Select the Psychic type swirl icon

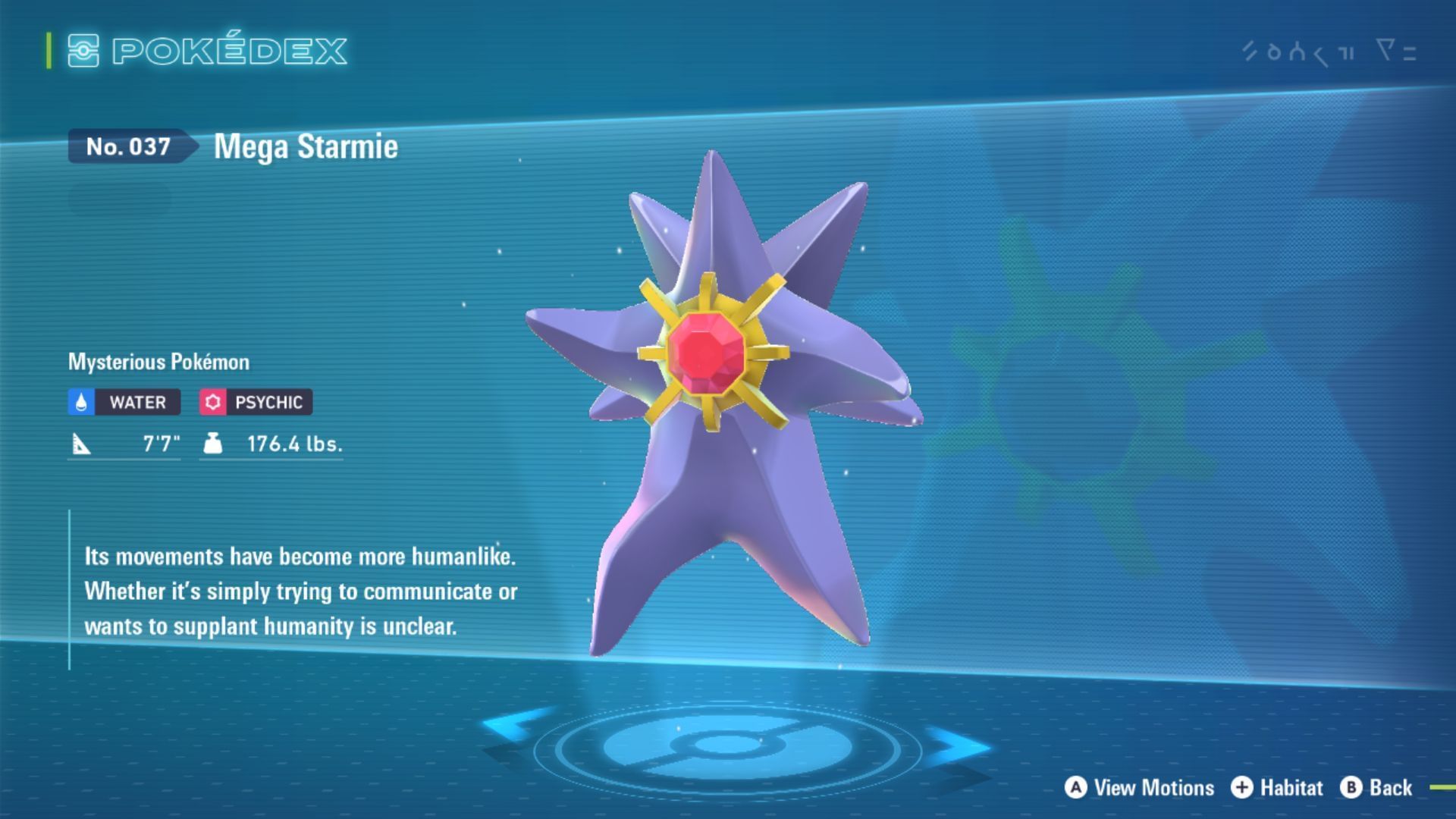pyautogui.click(x=214, y=402)
